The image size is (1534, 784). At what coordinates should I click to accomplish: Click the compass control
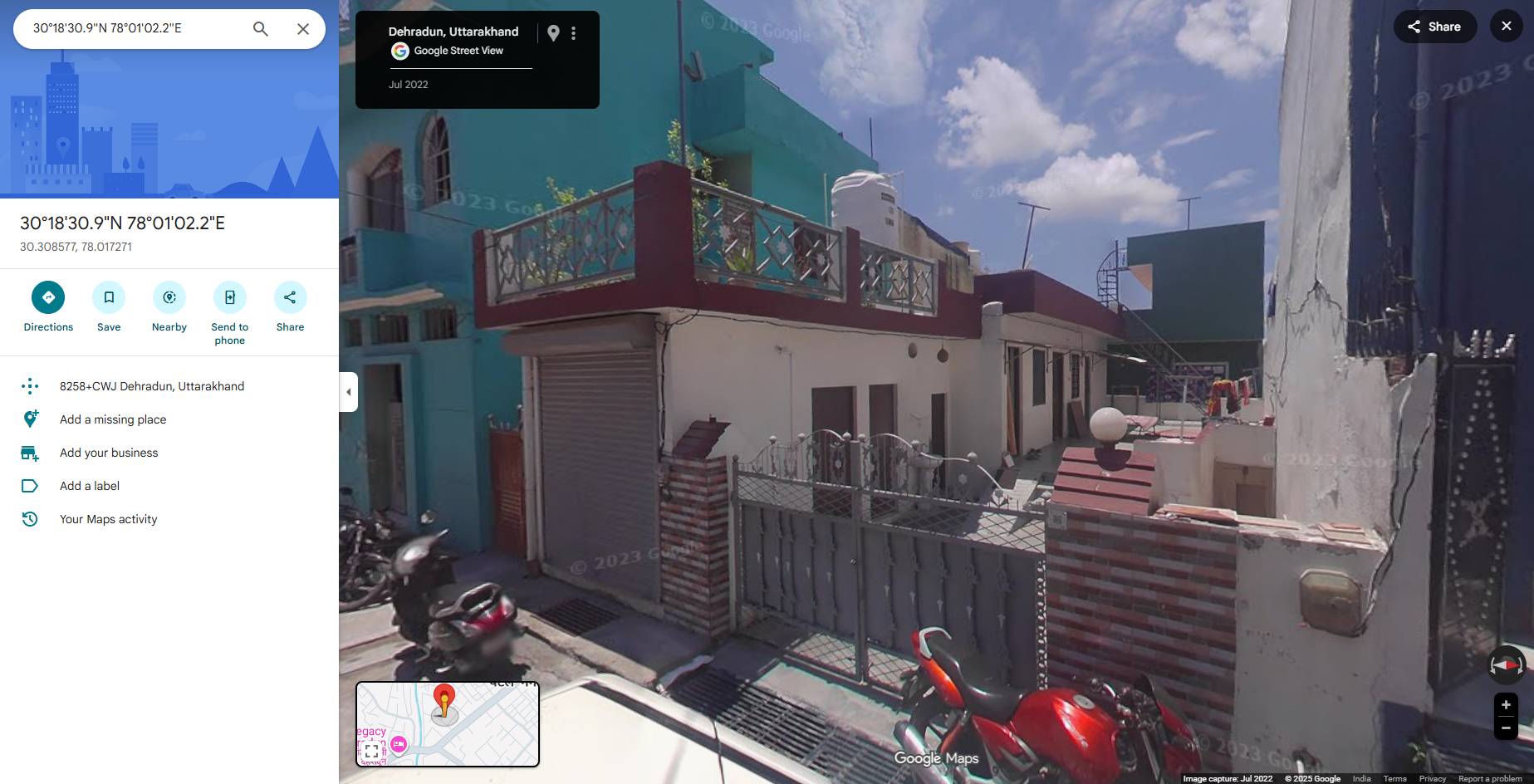(x=1506, y=664)
